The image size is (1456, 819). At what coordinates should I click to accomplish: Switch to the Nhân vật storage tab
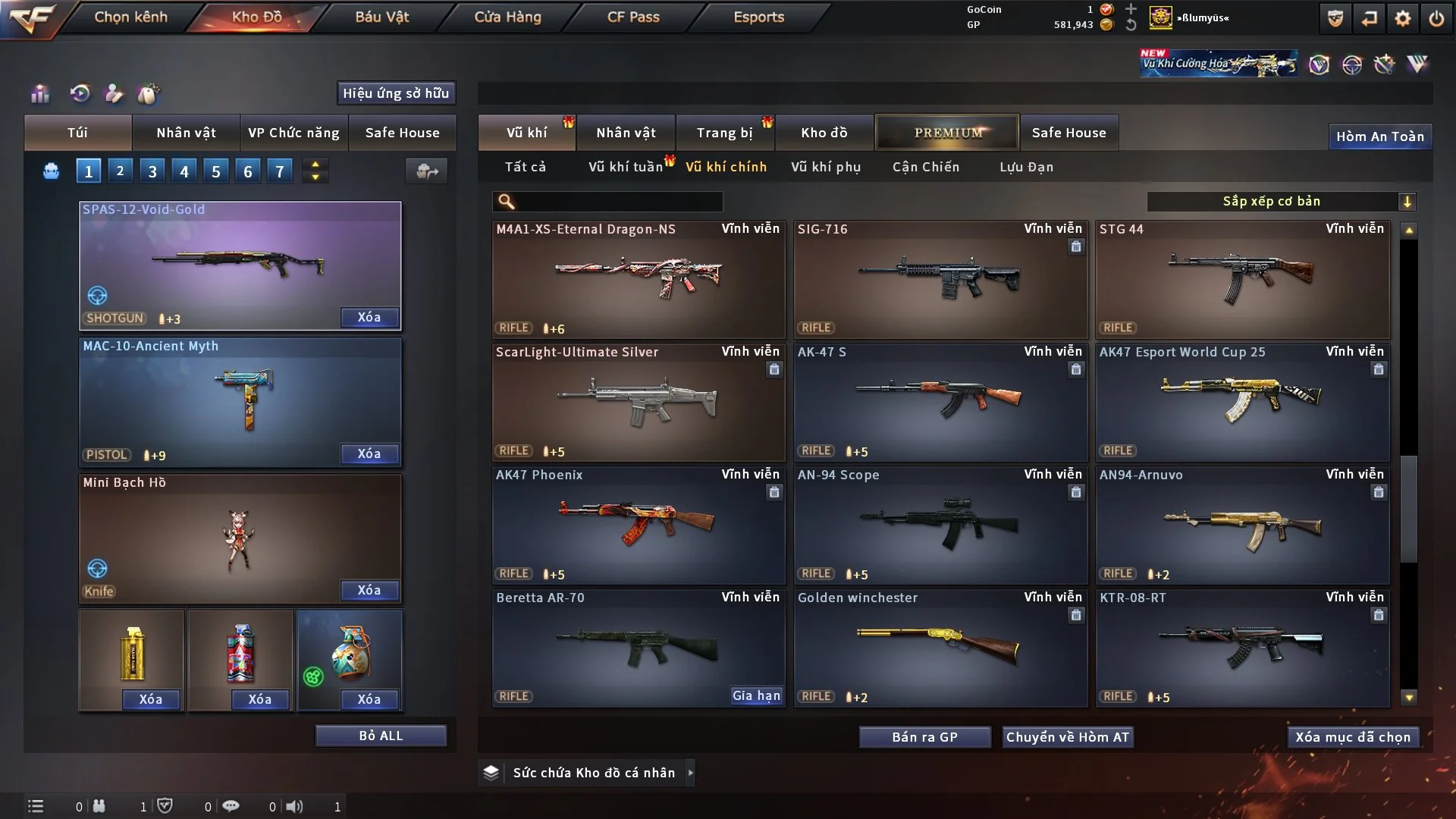[x=626, y=133]
